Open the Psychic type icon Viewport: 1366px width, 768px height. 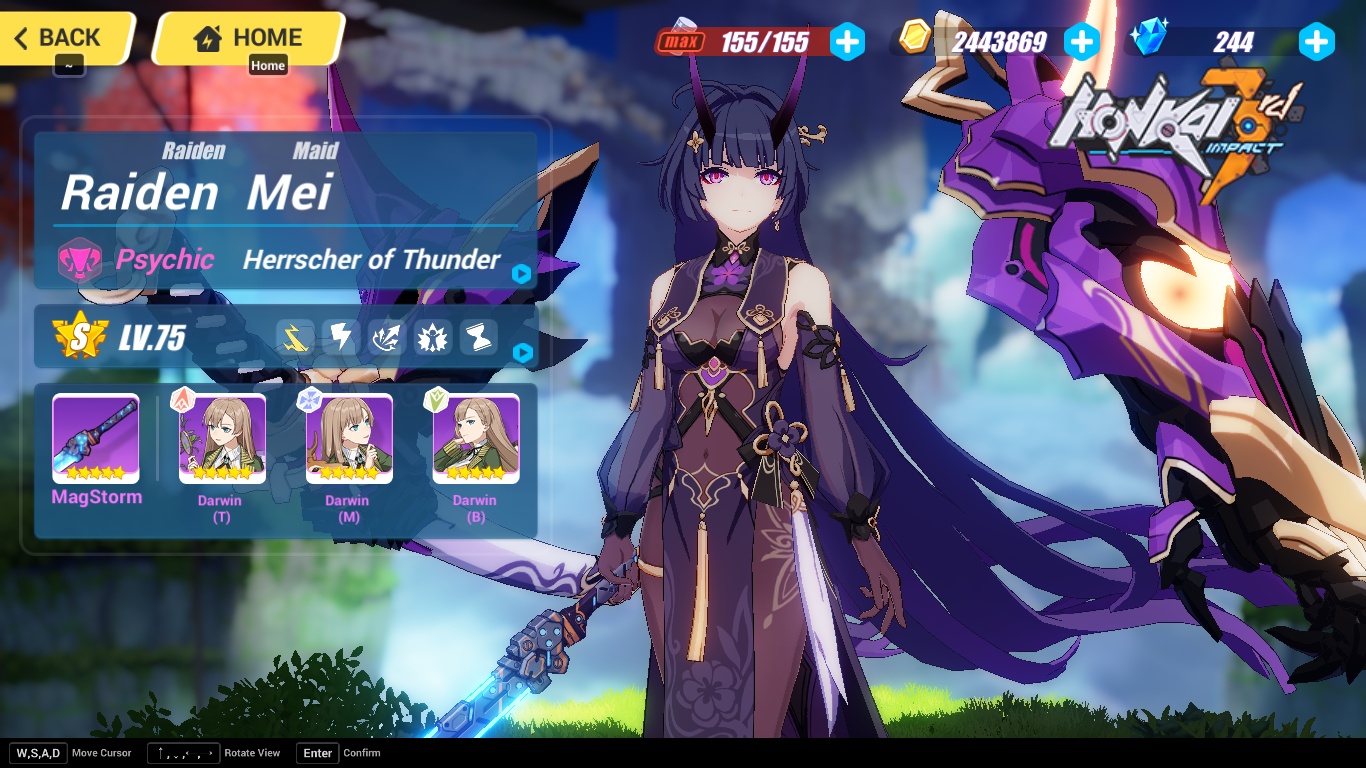78,261
